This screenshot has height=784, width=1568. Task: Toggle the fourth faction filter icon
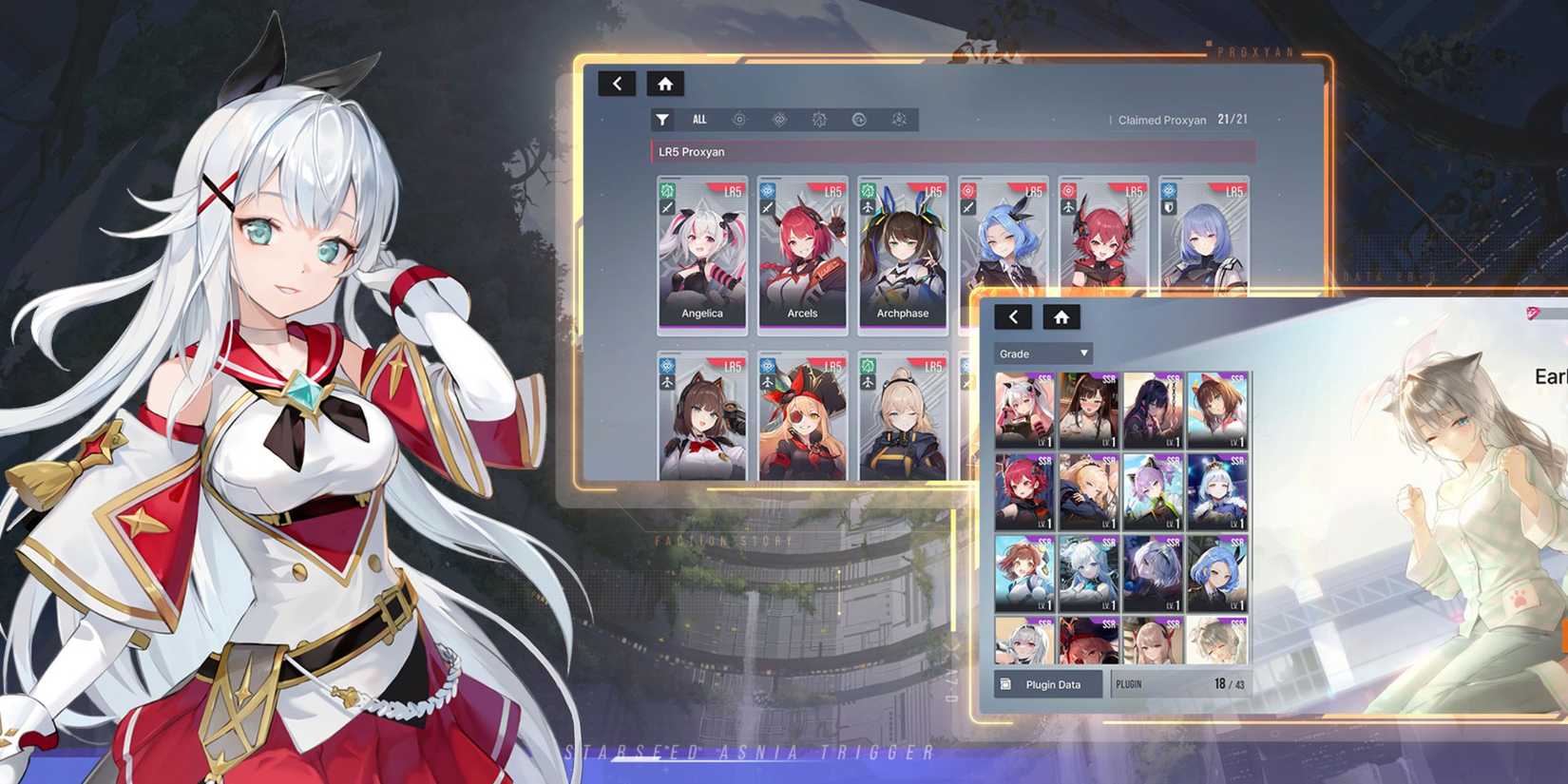tap(860, 119)
